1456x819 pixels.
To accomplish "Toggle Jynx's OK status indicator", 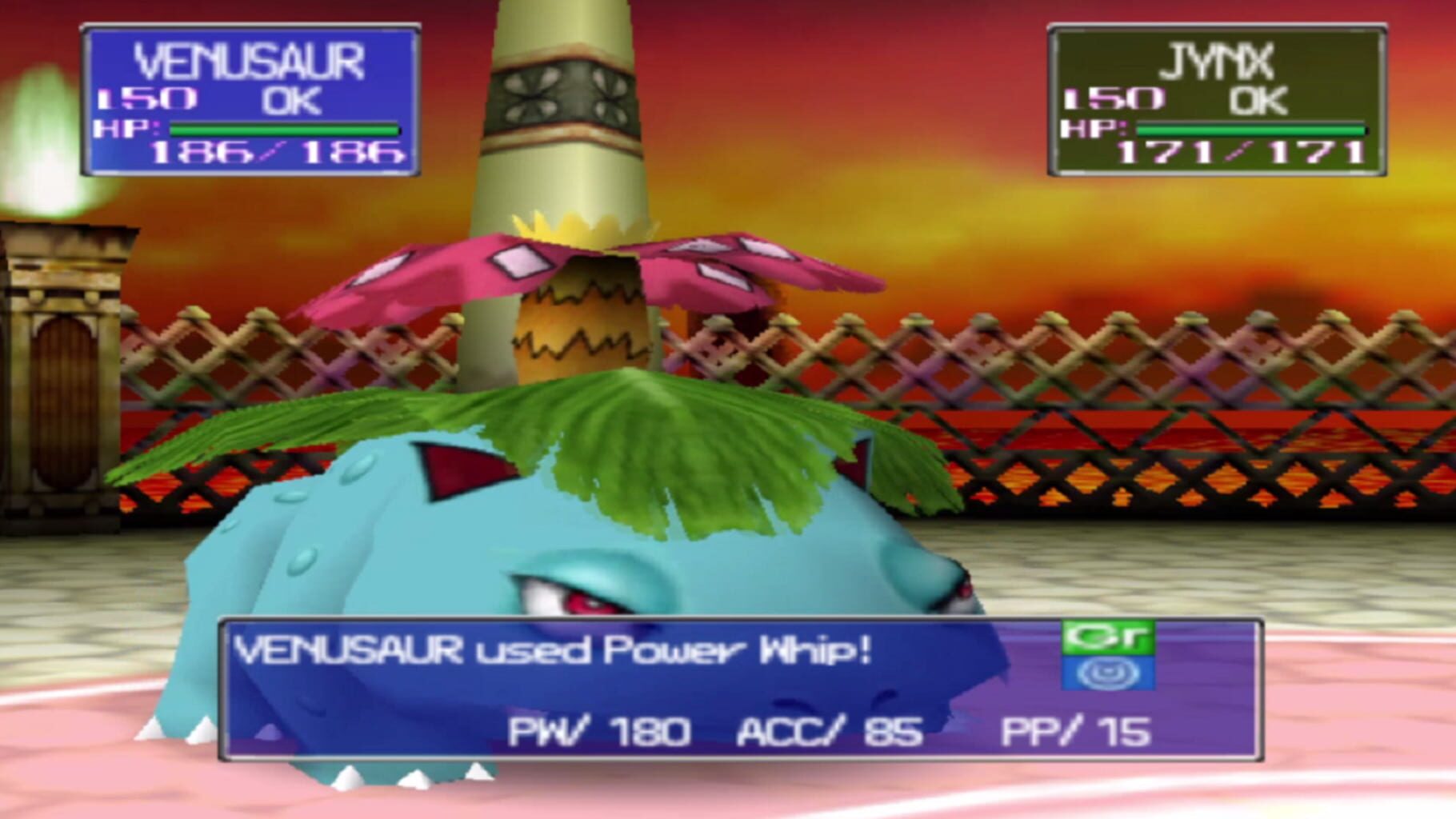I will [1261, 101].
